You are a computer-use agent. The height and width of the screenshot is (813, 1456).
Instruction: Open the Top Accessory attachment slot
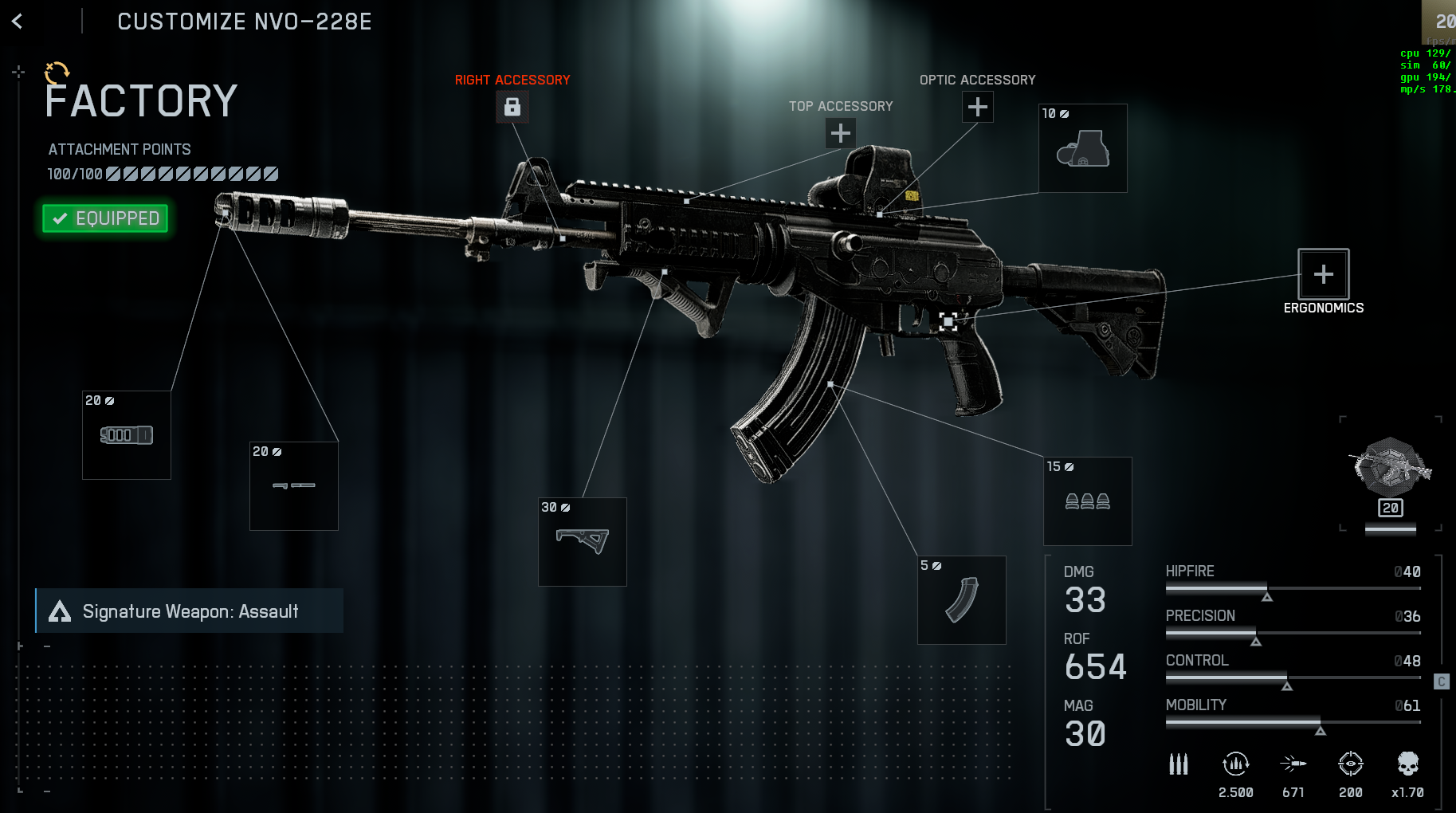point(839,134)
